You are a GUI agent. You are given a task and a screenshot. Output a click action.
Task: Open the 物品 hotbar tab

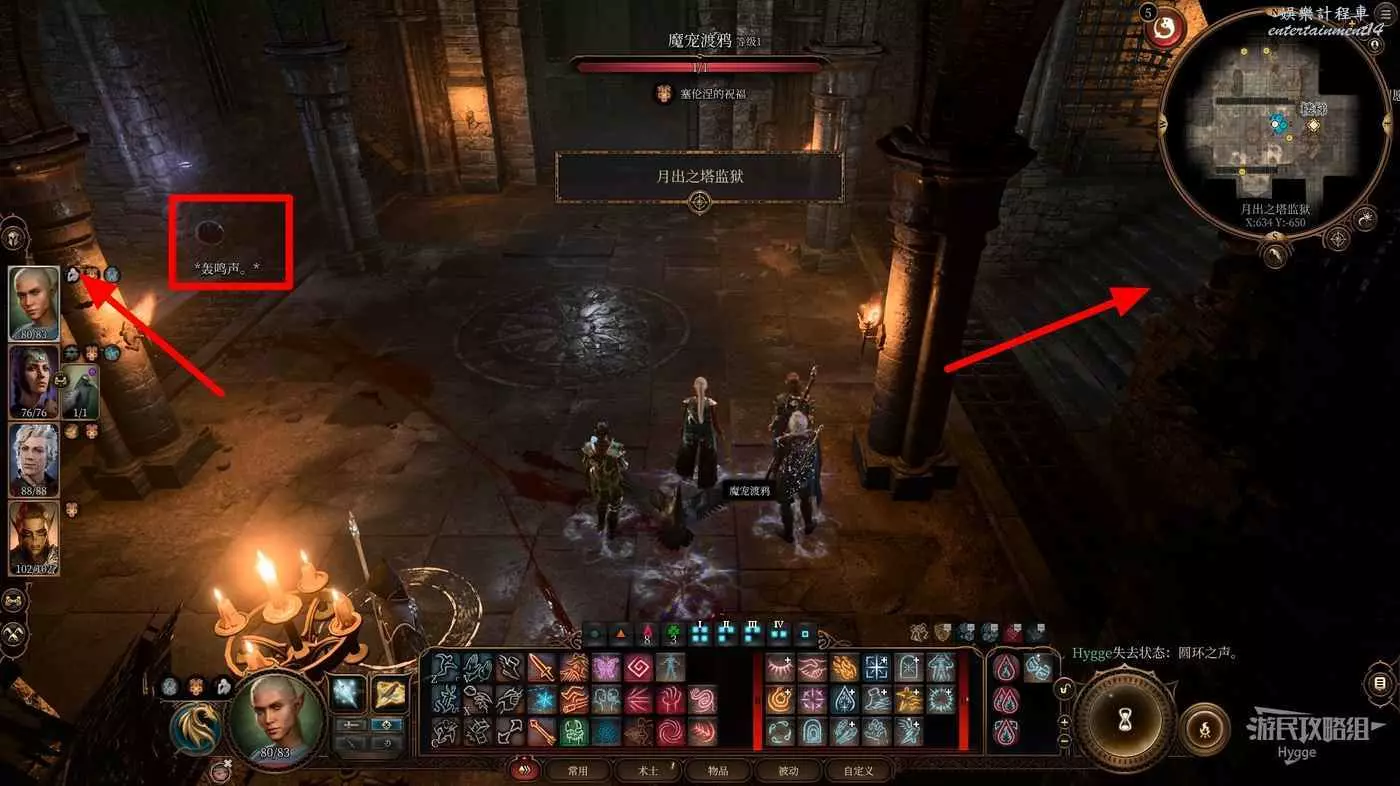tap(717, 771)
